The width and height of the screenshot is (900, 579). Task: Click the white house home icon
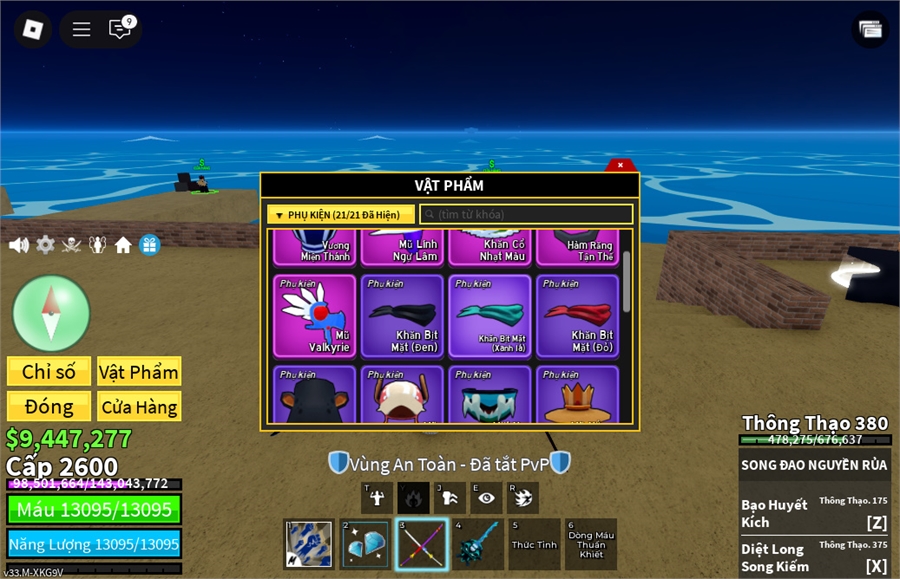pos(123,245)
